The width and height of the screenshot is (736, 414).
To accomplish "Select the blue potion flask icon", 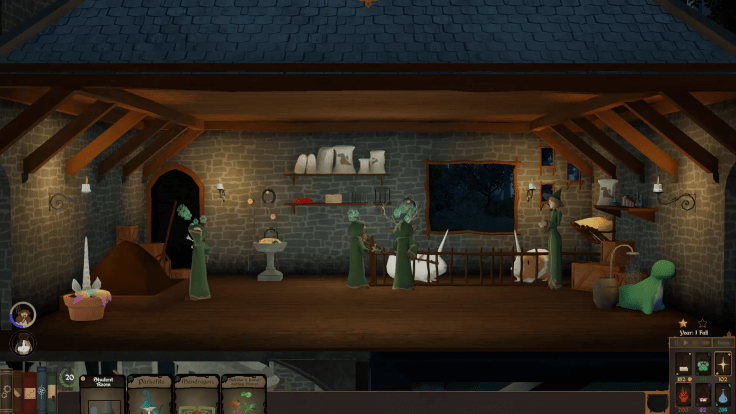I will point(723,395).
